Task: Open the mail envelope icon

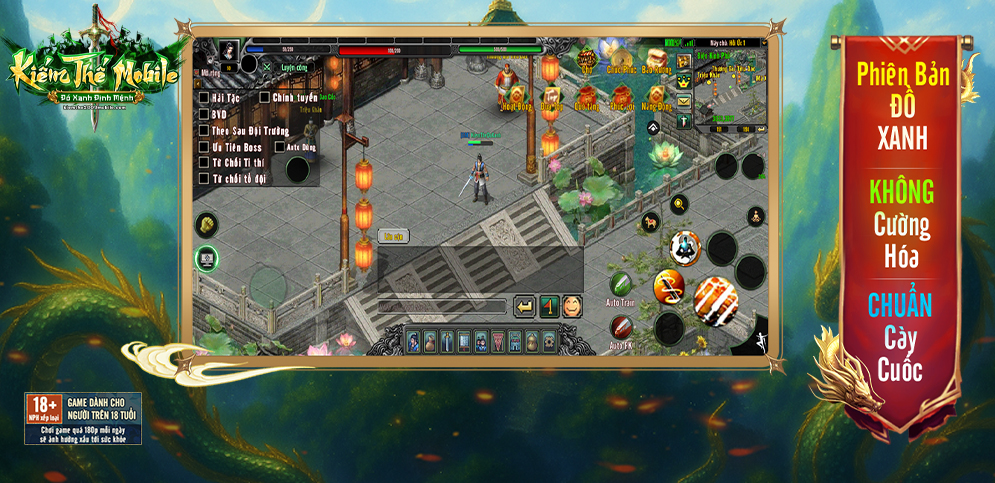Action: 684,100
